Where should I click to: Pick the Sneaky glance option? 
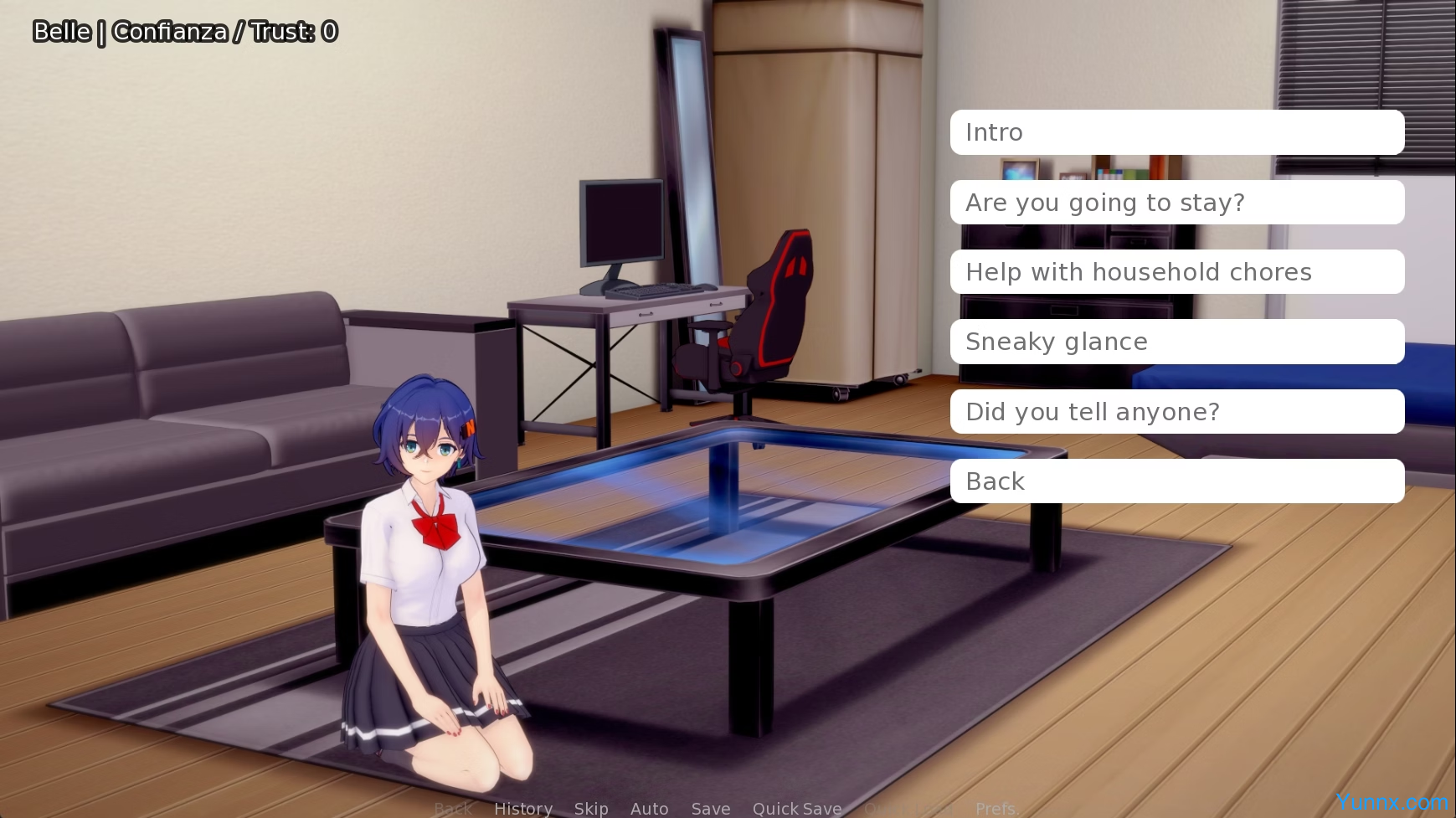pyautogui.click(x=1176, y=342)
